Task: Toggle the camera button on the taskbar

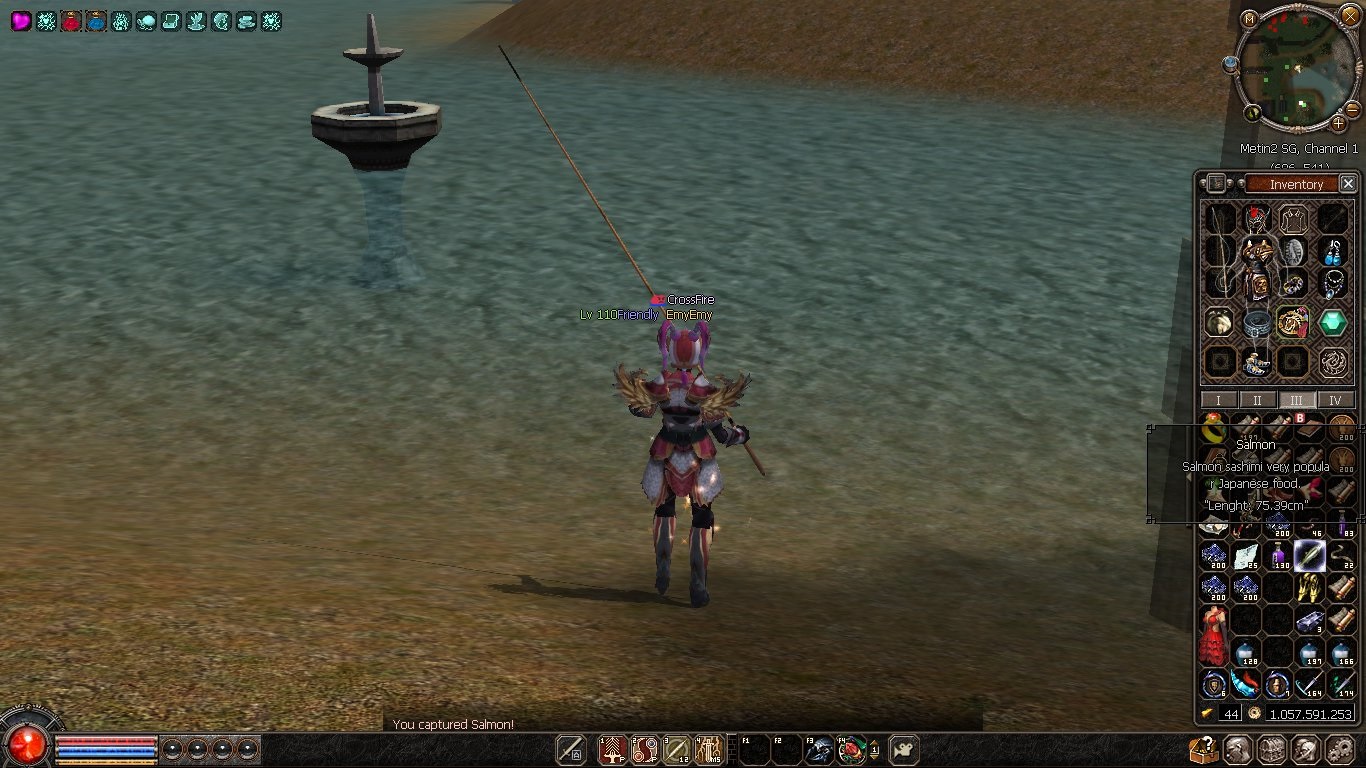Action: tap(904, 749)
